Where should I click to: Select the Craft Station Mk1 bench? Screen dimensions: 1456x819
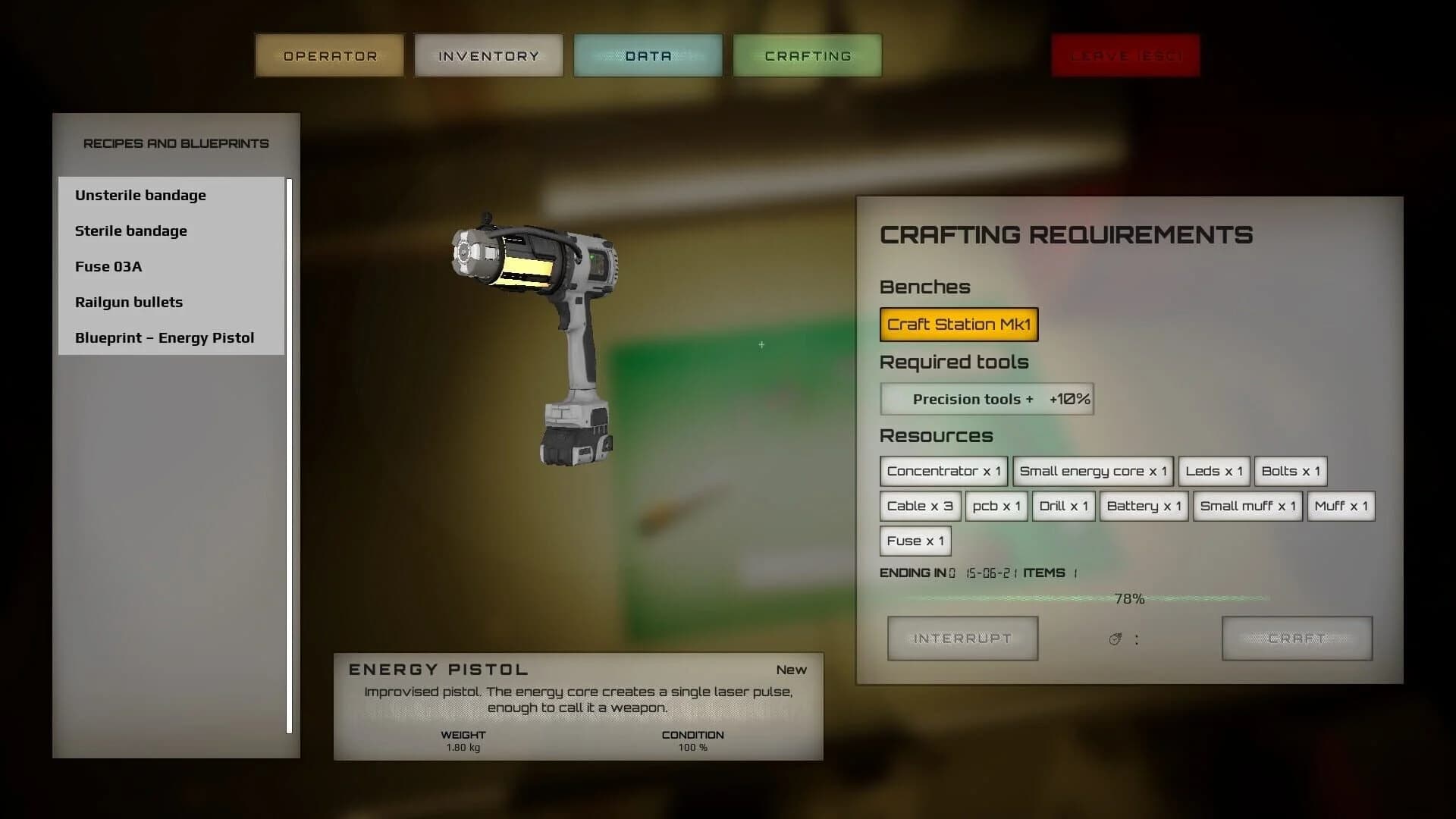[959, 324]
